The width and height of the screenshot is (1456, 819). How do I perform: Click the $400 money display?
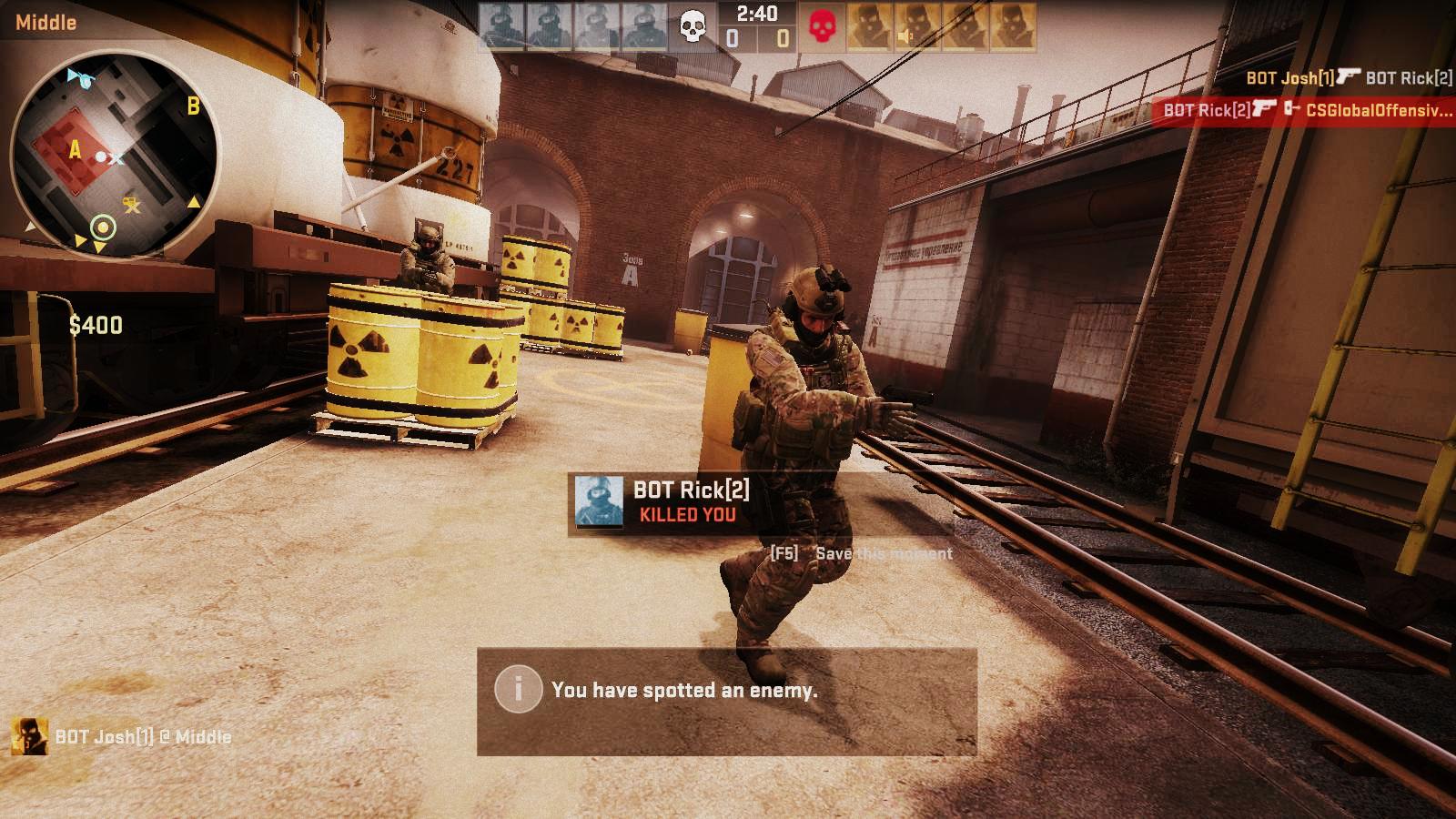tap(95, 323)
